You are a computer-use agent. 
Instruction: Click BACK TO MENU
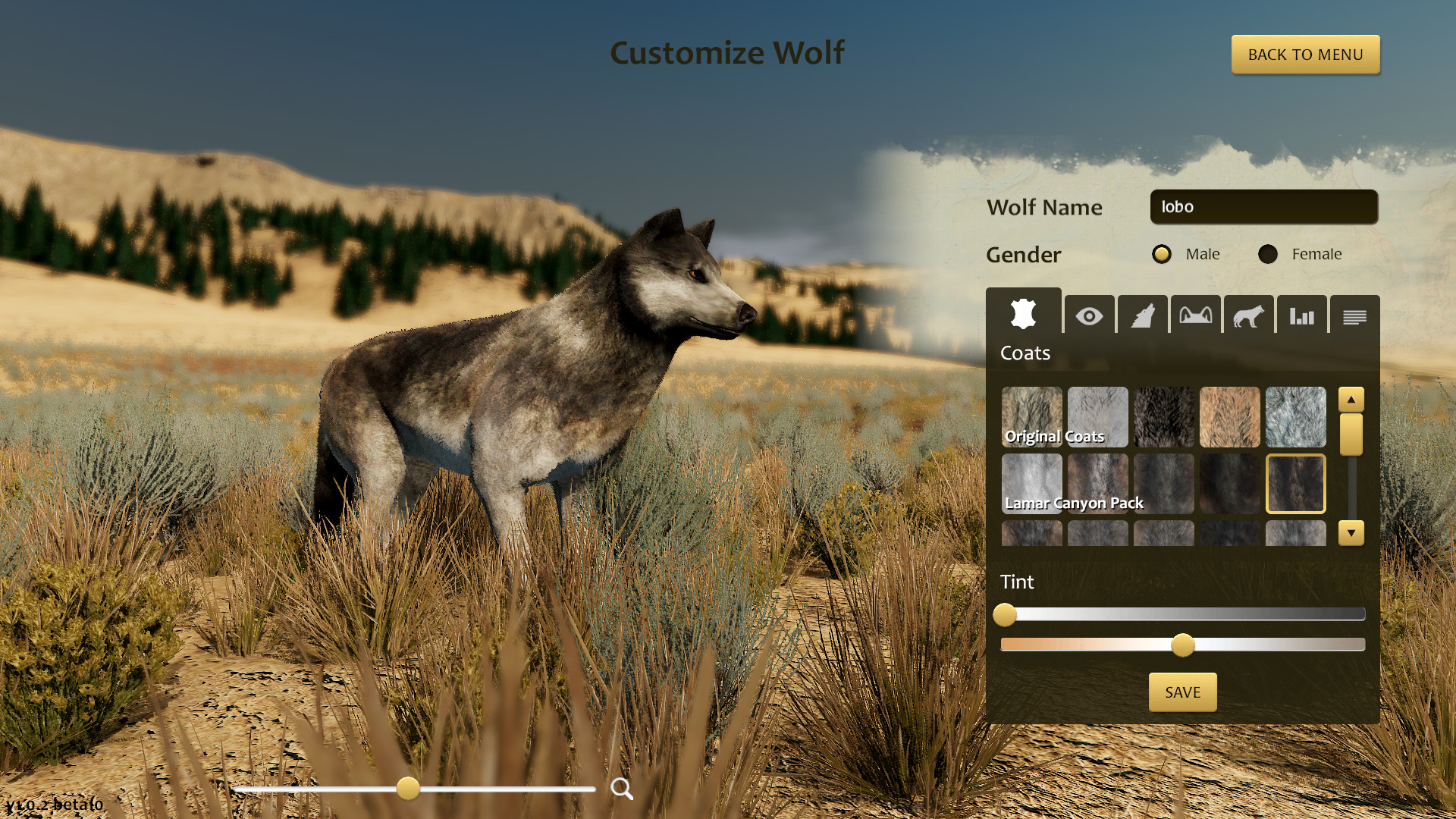pyautogui.click(x=1305, y=54)
